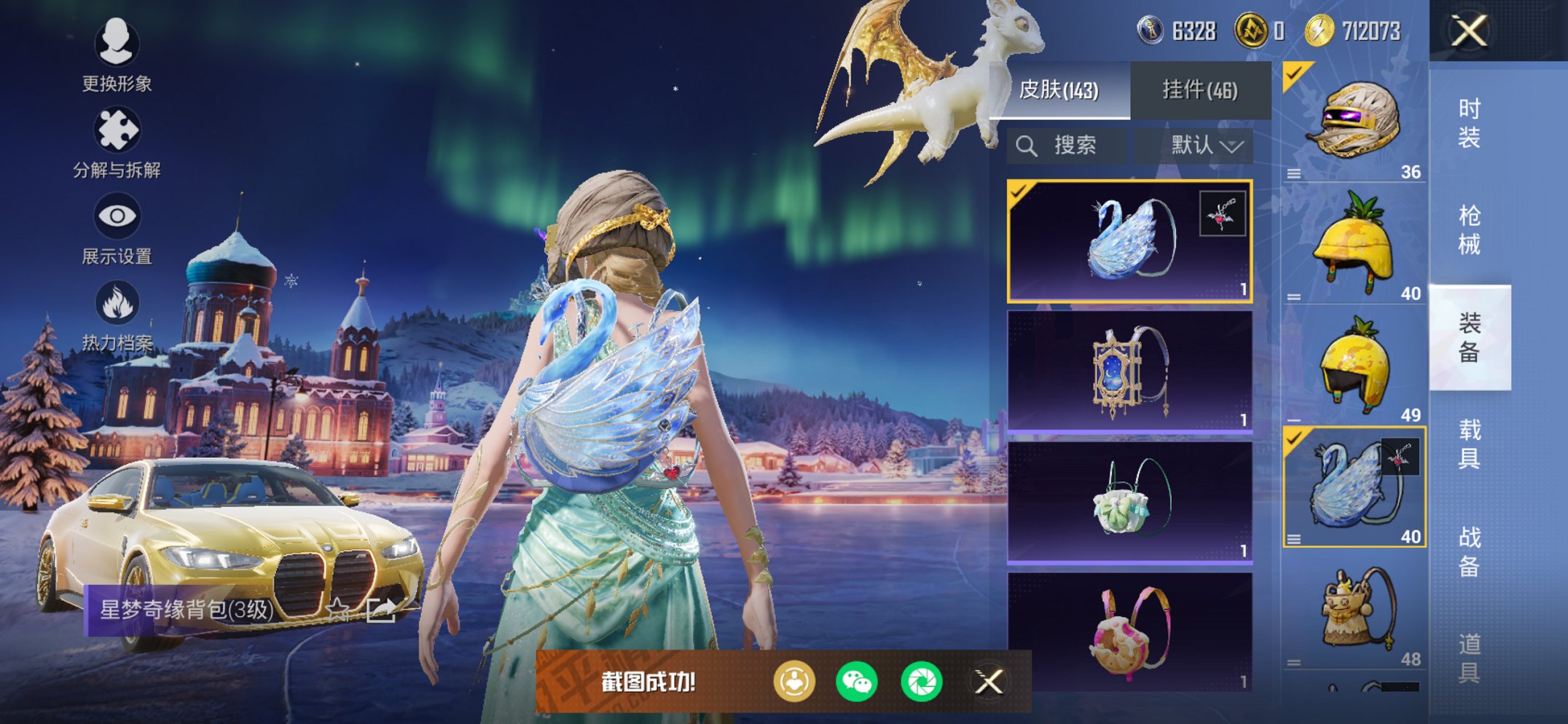The height and width of the screenshot is (724, 1568).
Task: Open the 默认 sort dropdown
Action: click(x=1205, y=146)
